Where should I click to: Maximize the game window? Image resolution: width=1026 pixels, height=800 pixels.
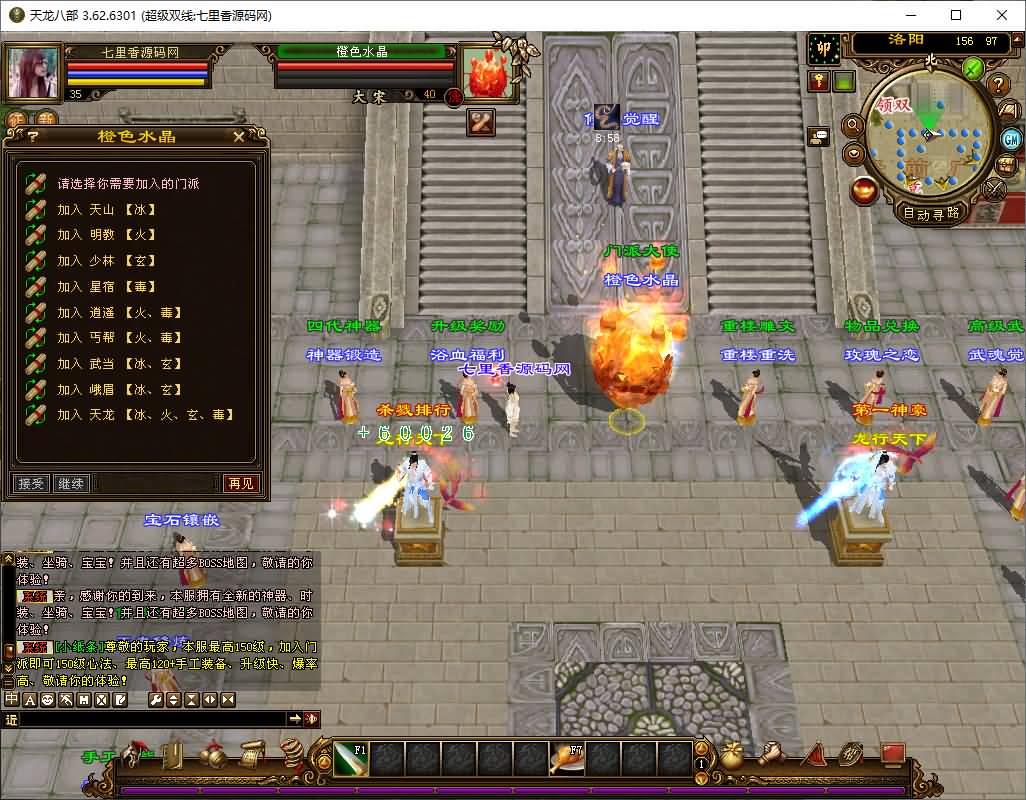[956, 15]
